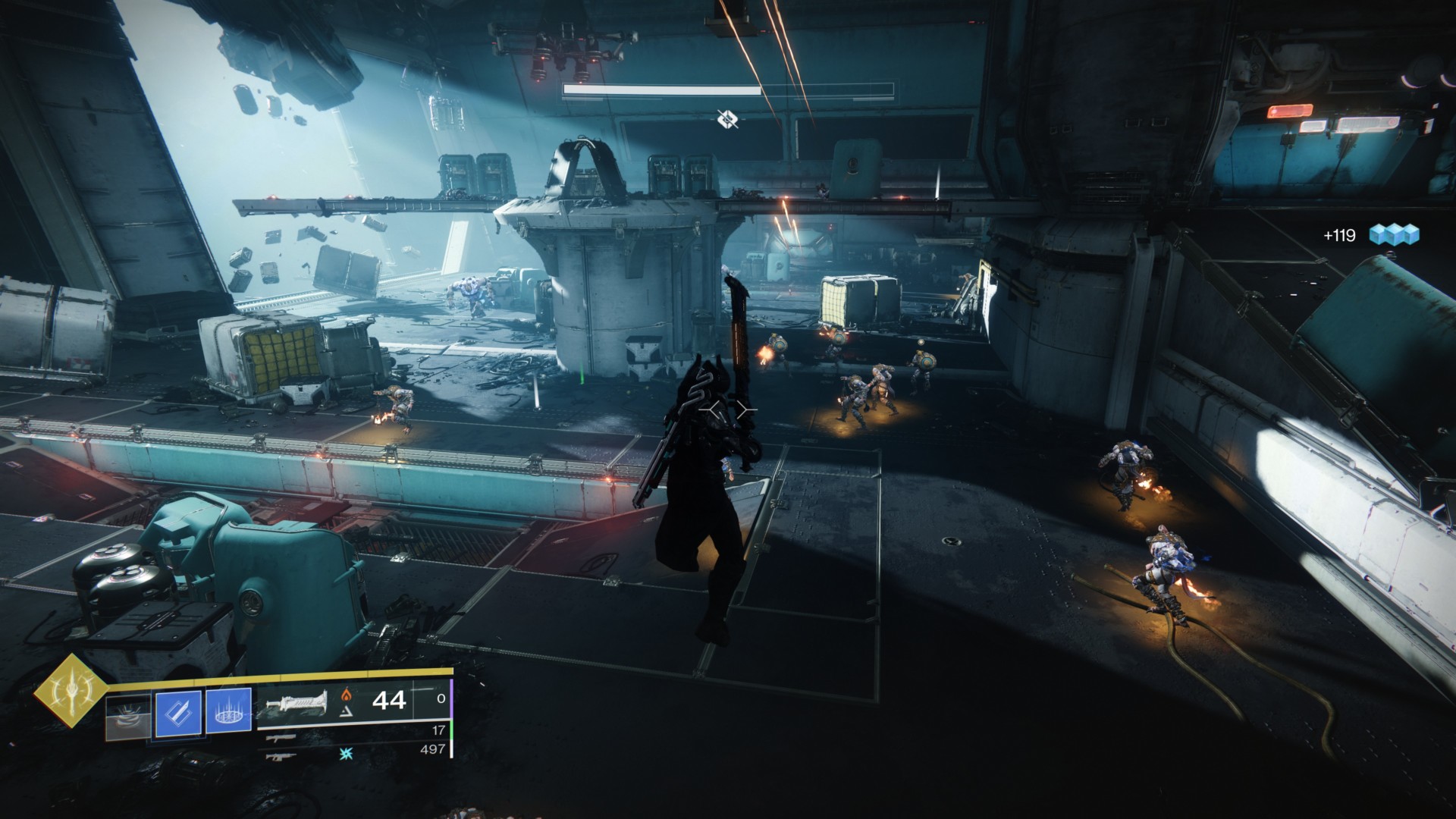Viewport: 1456px width, 819px height.
Task: Click the objective marker below the boss bar
Action: click(727, 118)
